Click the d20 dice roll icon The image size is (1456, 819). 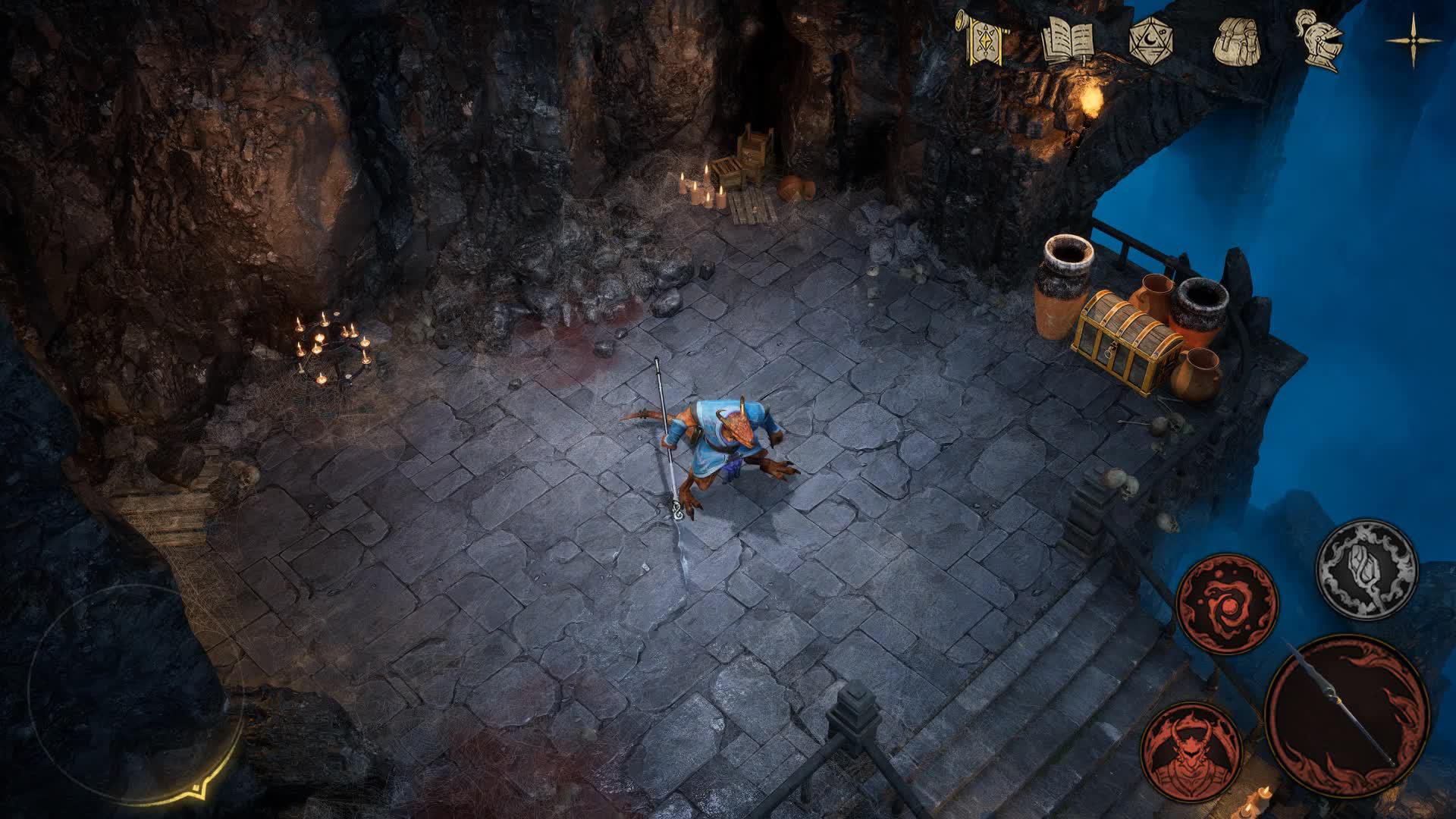pos(1153,42)
